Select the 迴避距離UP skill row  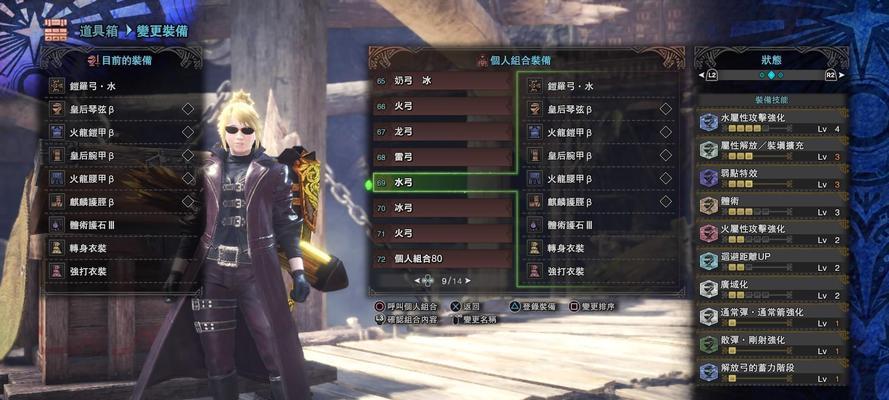click(x=771, y=262)
